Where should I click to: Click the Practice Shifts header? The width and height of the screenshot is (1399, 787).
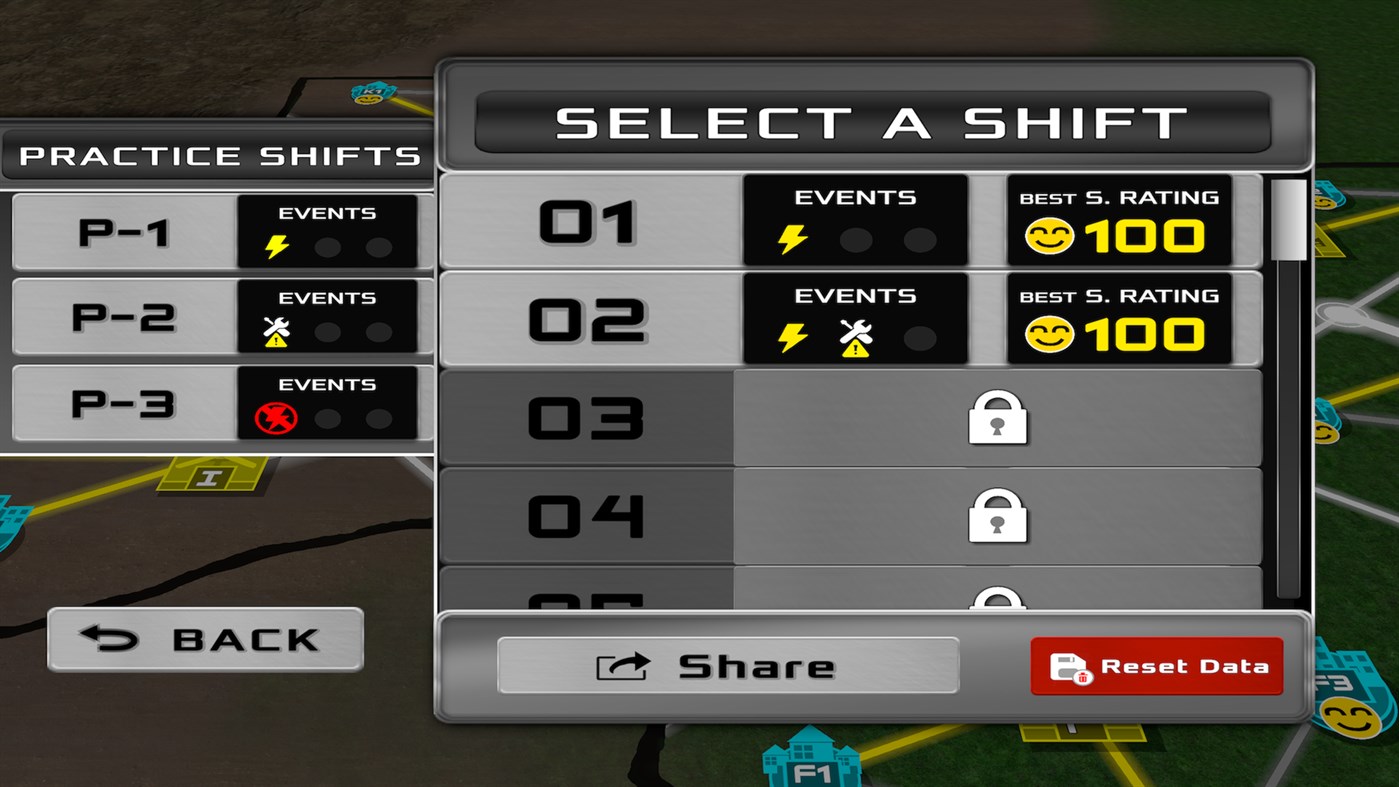pos(210,155)
